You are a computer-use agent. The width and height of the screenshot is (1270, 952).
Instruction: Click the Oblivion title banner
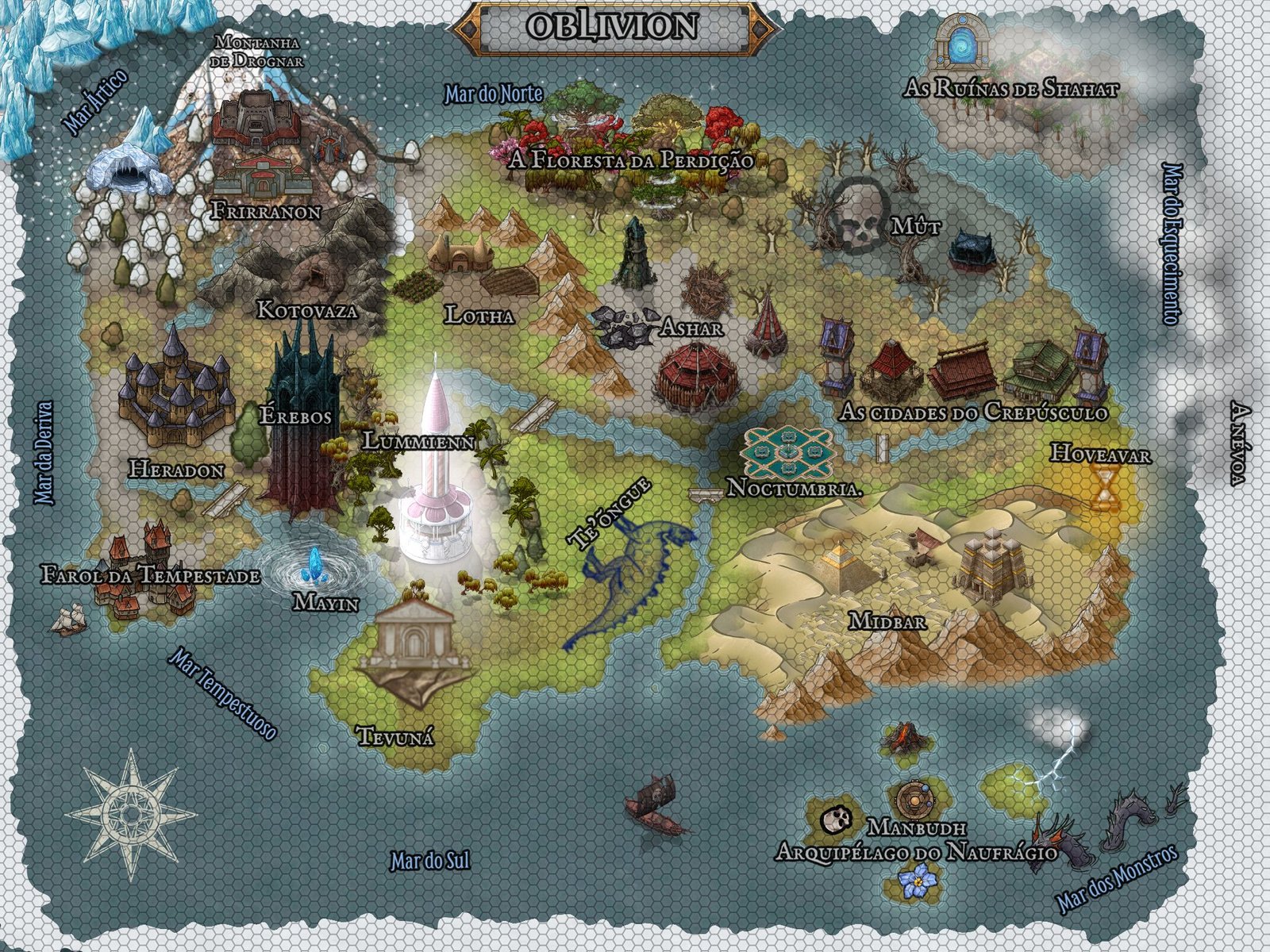click(611, 25)
